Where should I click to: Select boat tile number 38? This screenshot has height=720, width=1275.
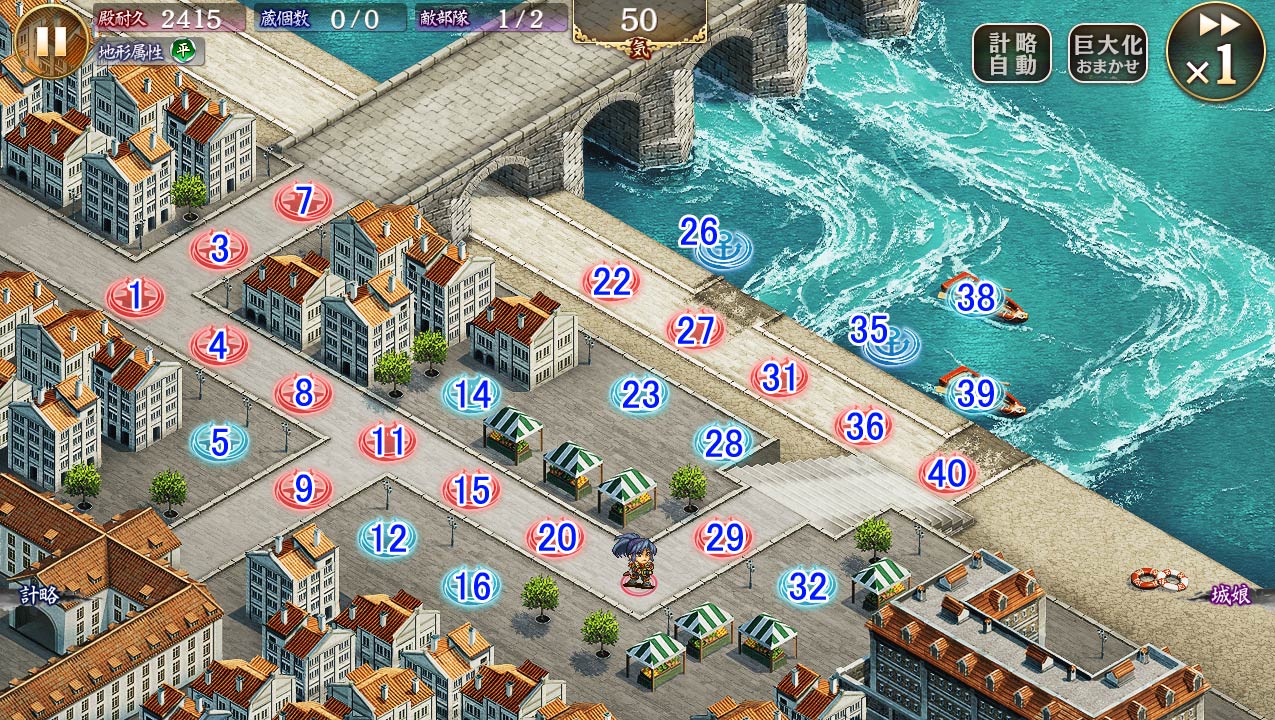[x=977, y=298]
